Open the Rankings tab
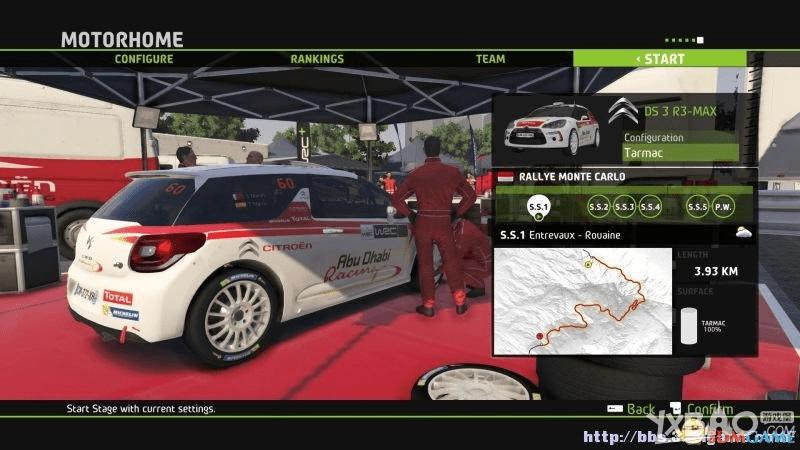Viewport: 800px width, 450px height. 317,59
